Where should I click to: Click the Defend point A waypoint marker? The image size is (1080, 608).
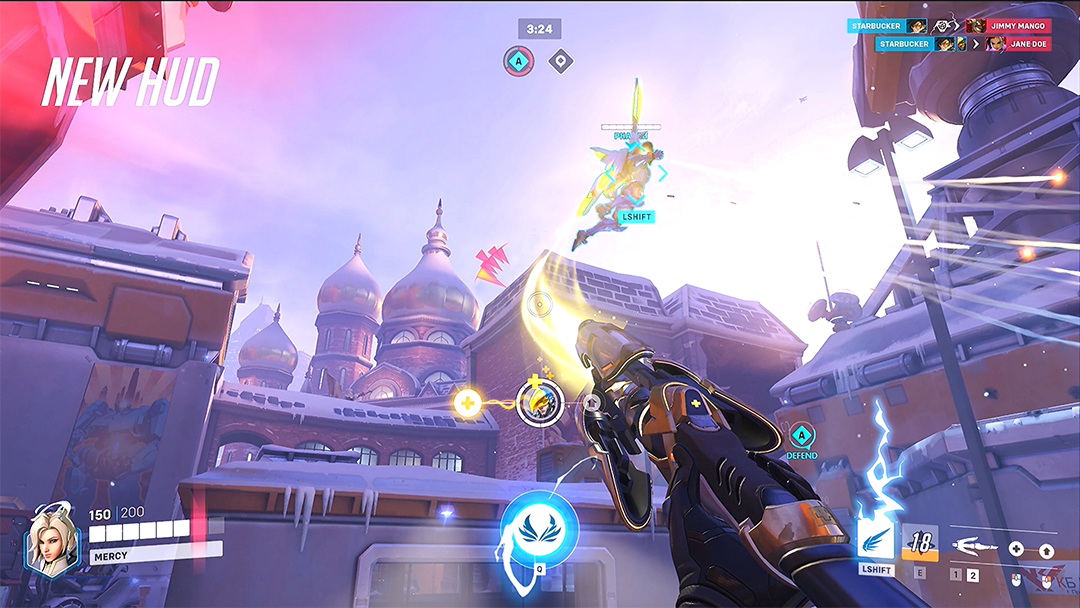801,437
